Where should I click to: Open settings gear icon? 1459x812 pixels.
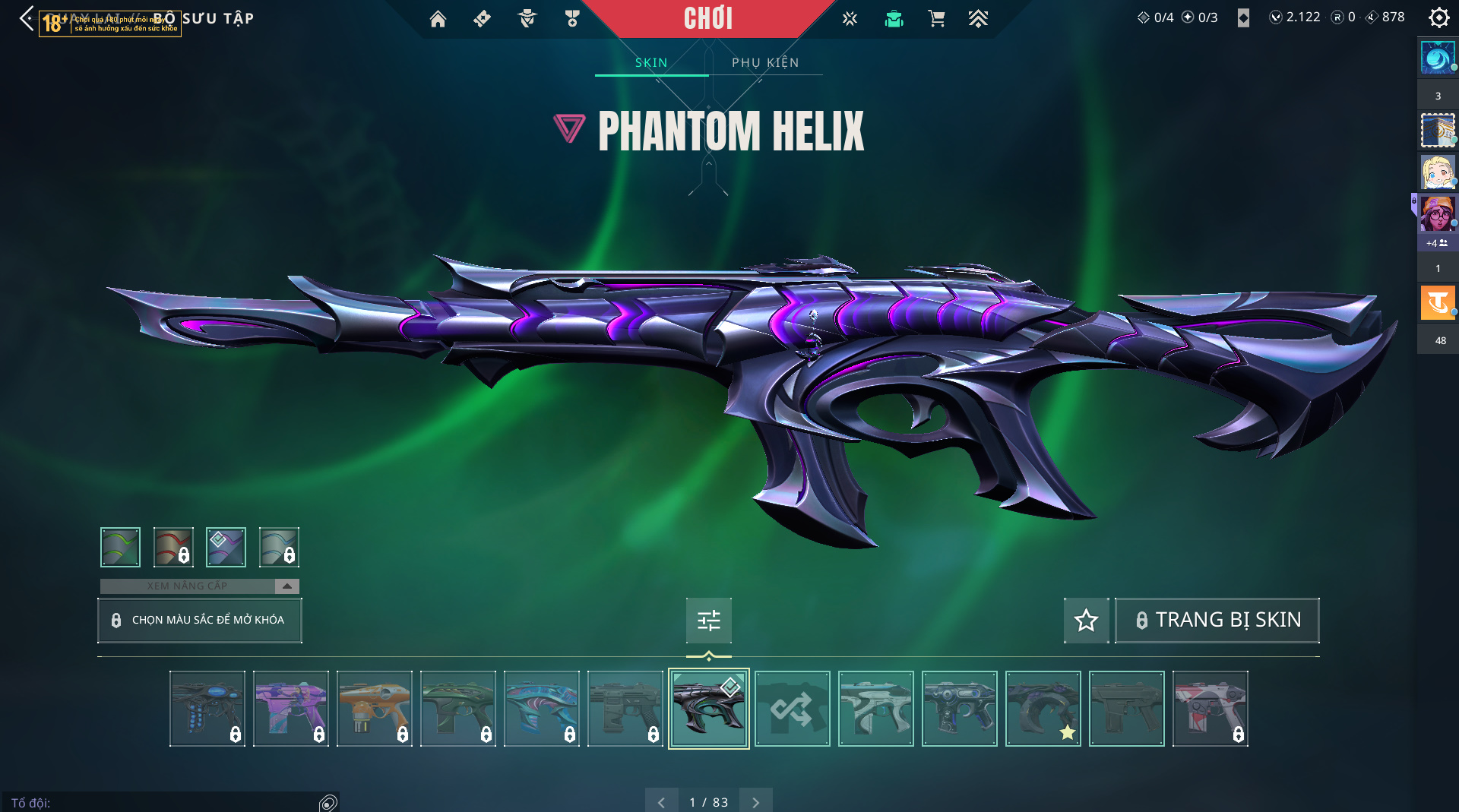tap(1438, 17)
